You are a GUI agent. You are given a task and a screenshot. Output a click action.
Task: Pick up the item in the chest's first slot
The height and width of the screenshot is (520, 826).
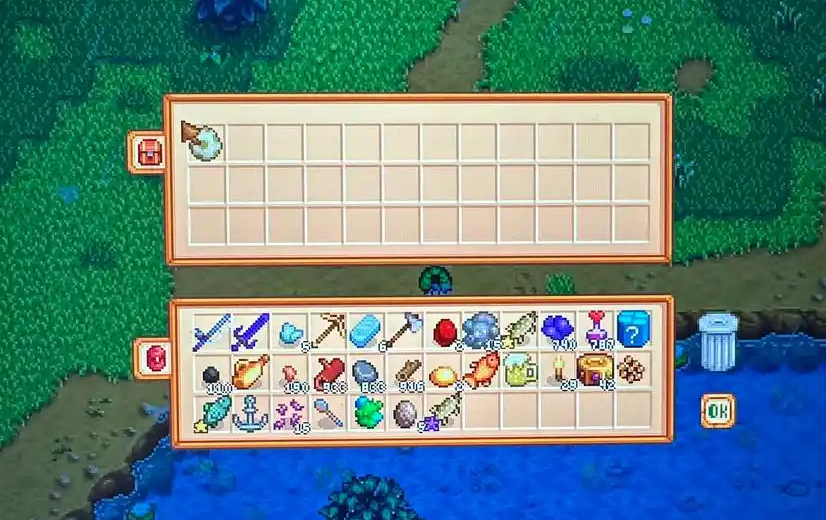(204, 141)
